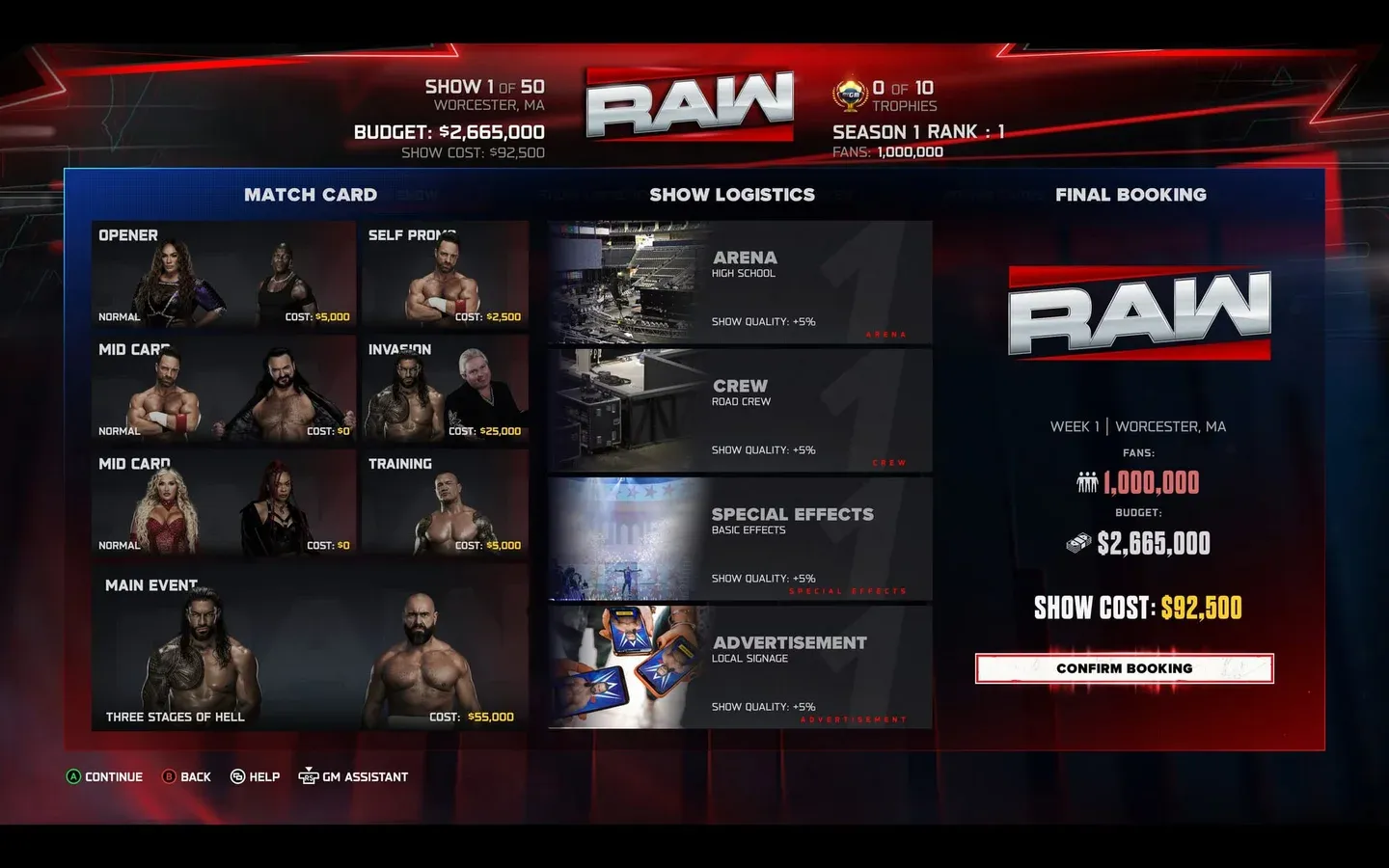Select the Training segment slot
Viewport: 1389px width, 868px height.
(x=444, y=503)
